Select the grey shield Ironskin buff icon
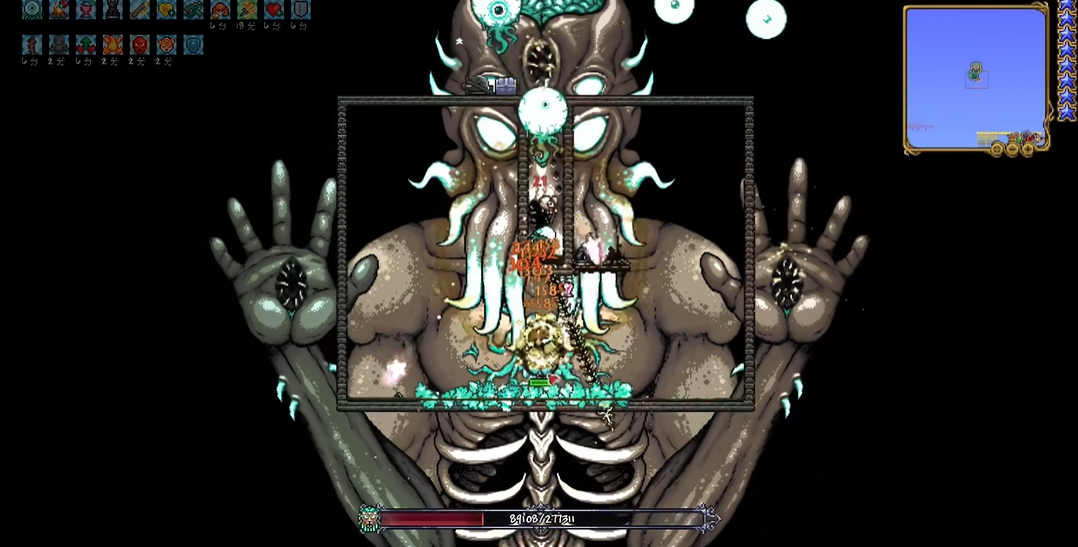Image resolution: width=1078 pixels, height=547 pixels. (300, 9)
